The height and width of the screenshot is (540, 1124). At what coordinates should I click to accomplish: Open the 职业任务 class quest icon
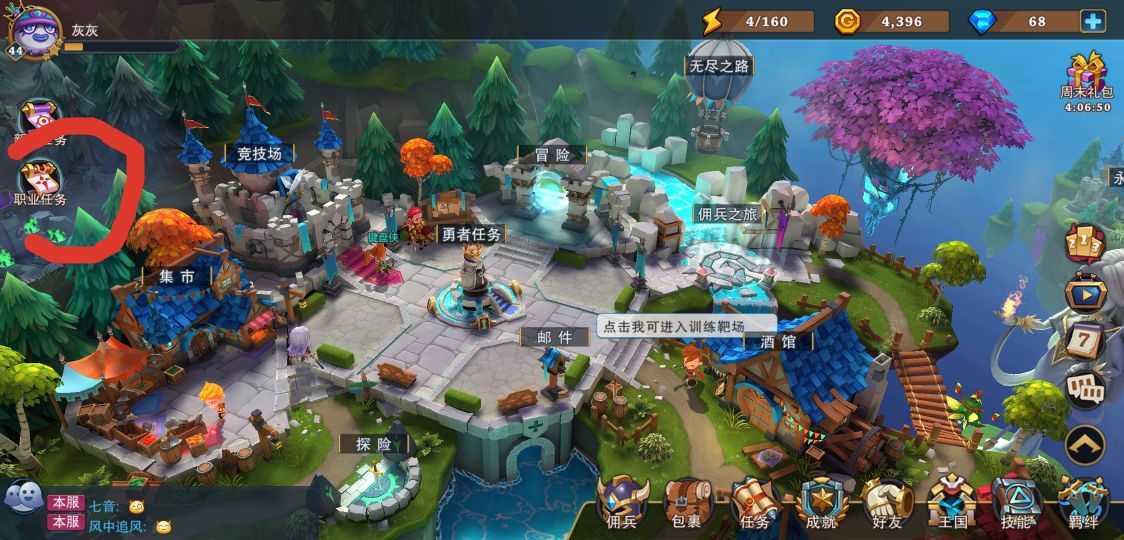(x=41, y=182)
